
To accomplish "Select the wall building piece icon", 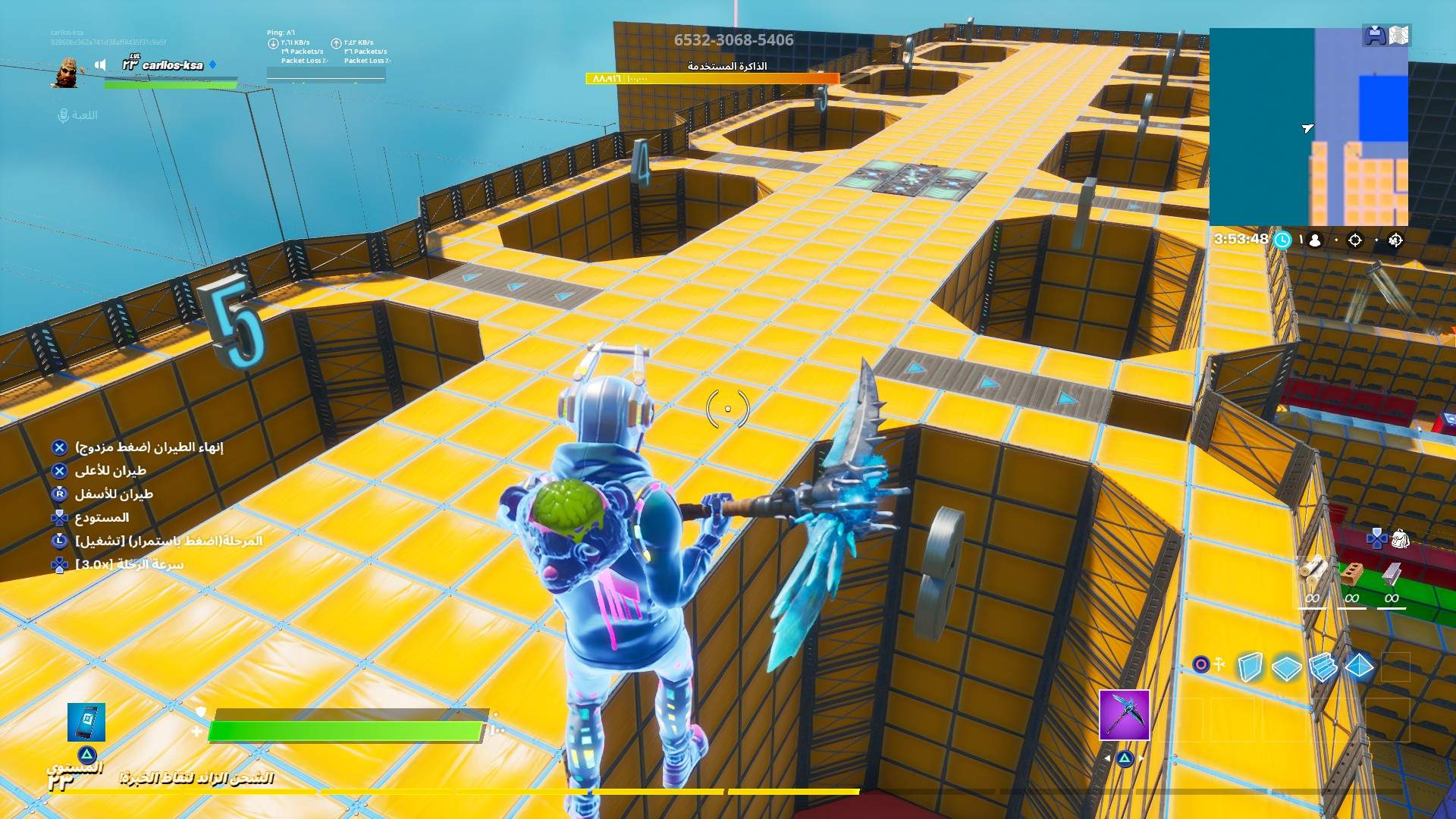I will 1250,666.
